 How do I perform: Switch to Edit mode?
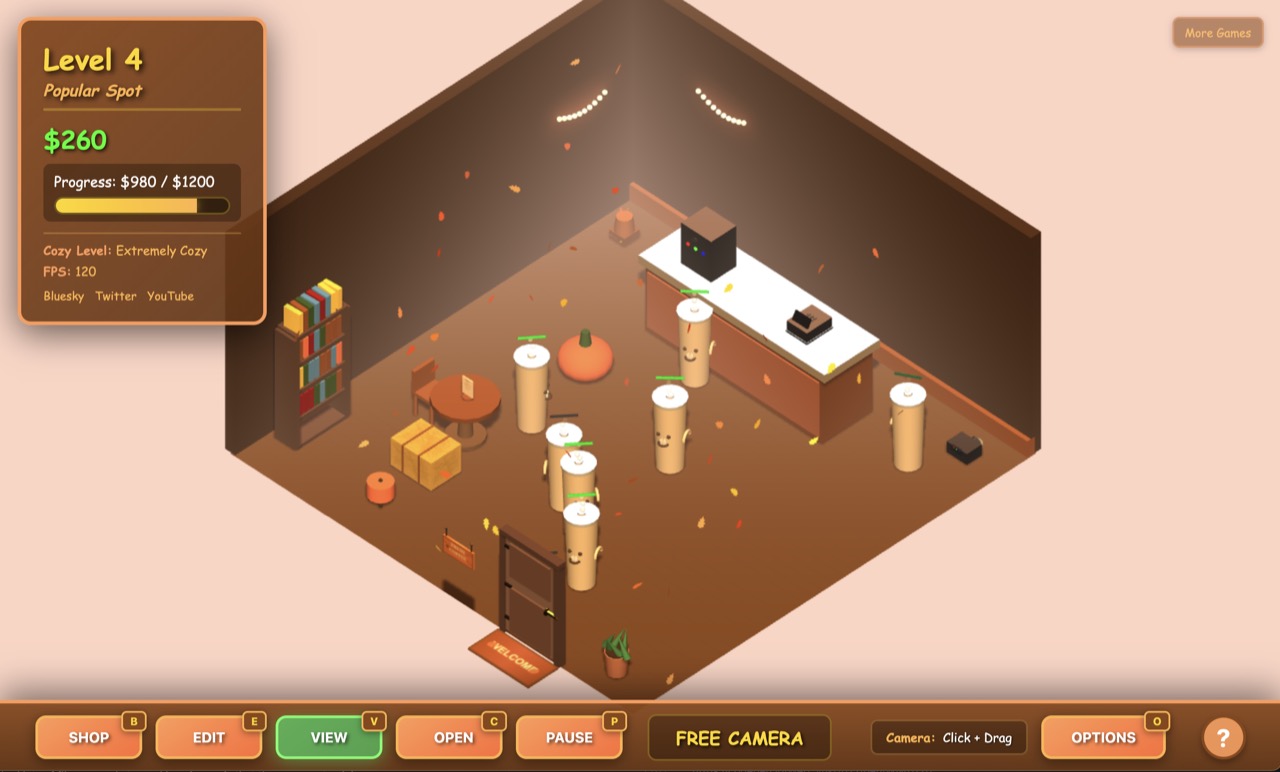(209, 737)
